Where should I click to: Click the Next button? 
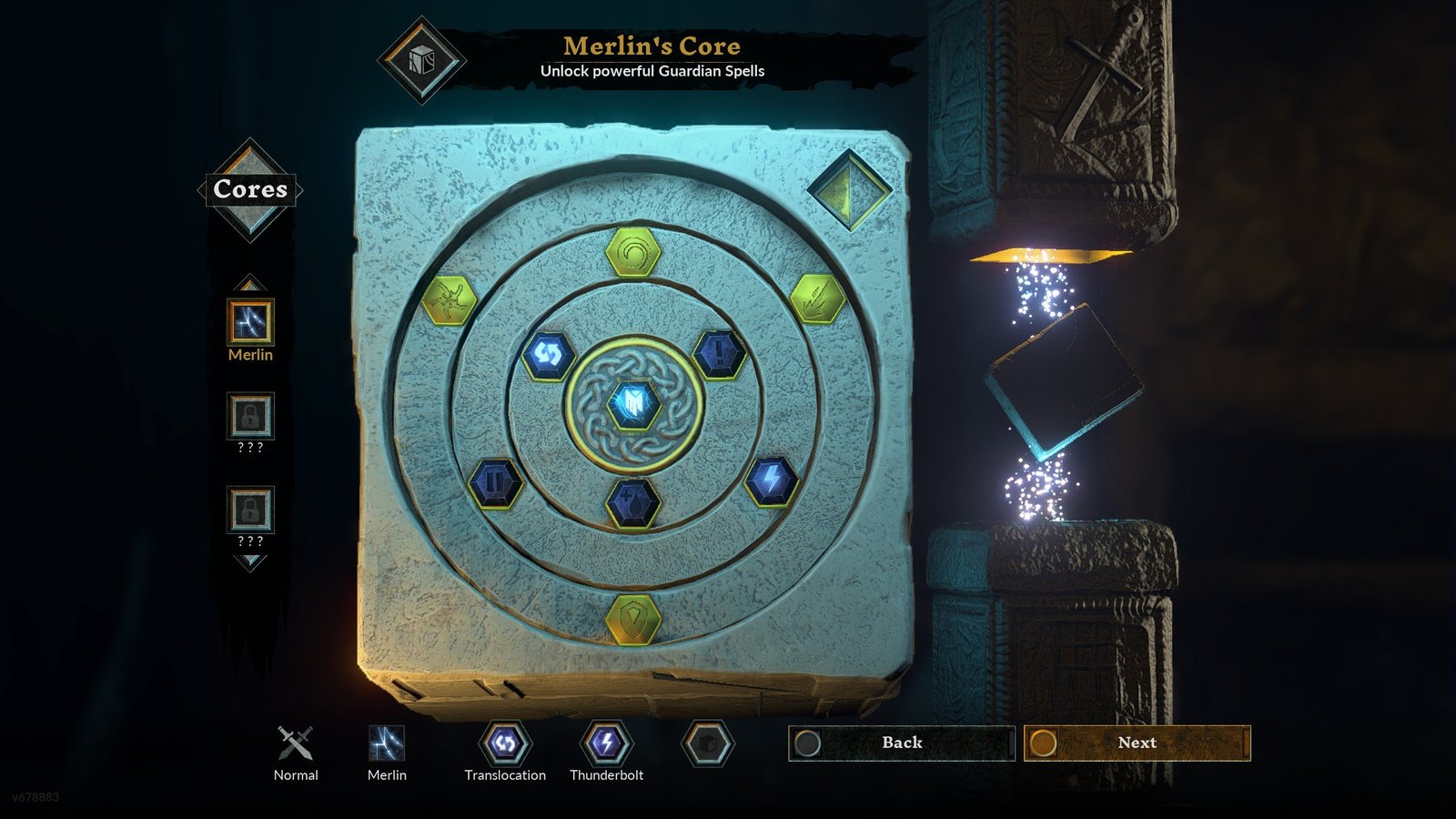point(1137,743)
